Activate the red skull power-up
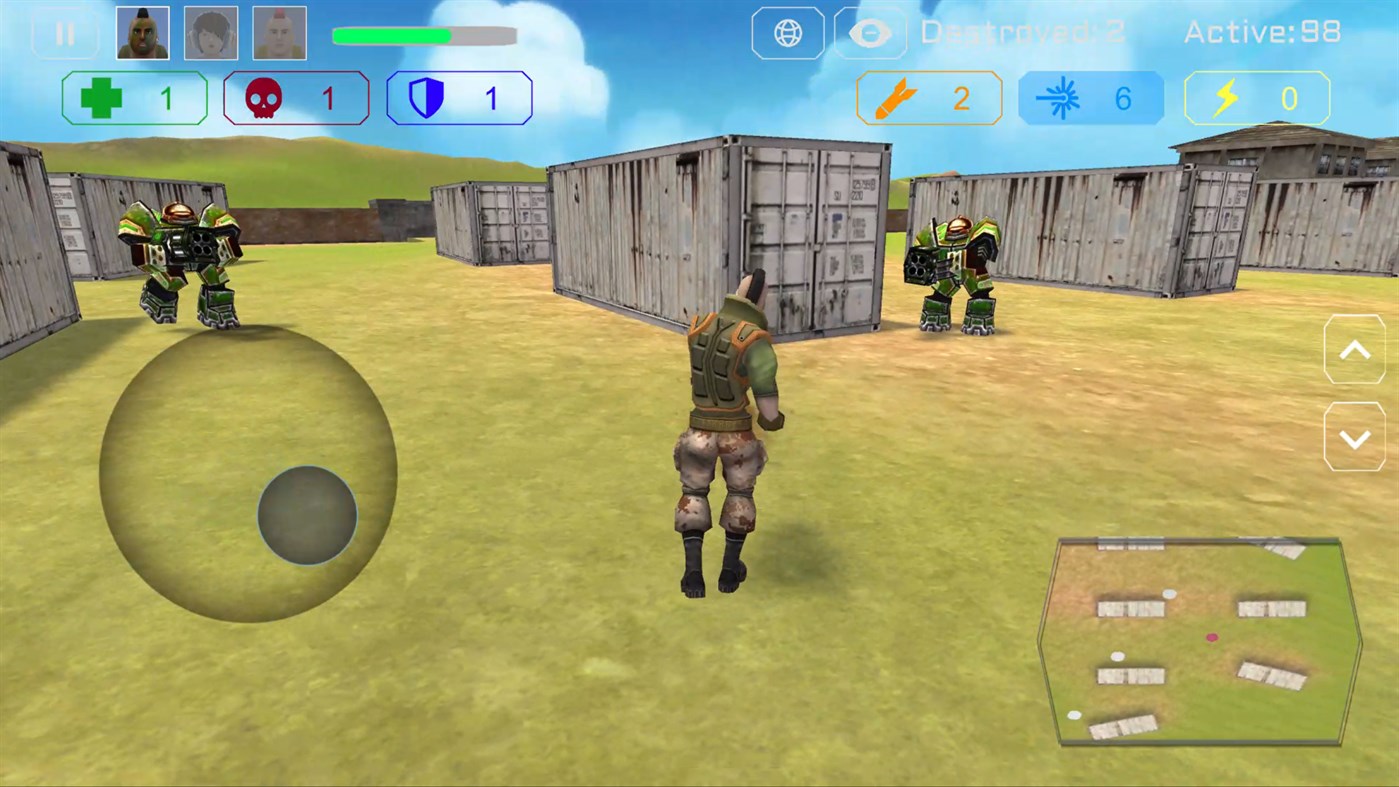 pos(296,98)
